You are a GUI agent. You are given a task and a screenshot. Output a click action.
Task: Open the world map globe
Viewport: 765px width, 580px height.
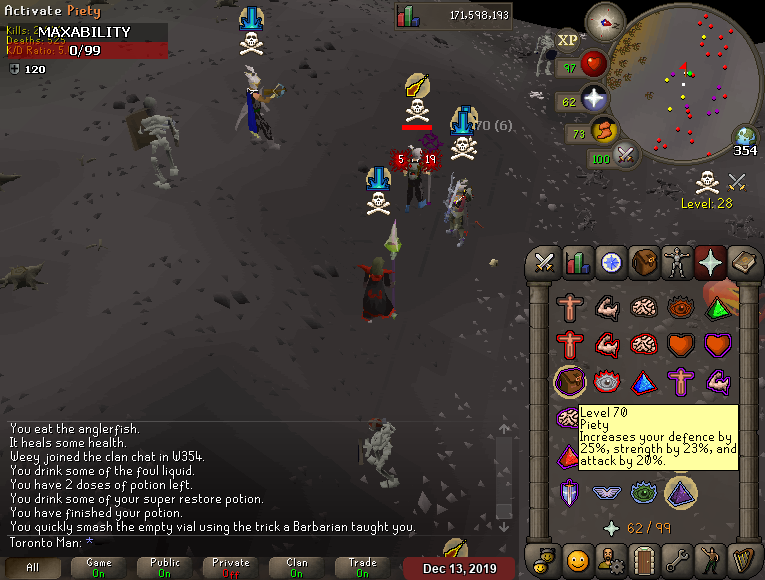point(745,137)
